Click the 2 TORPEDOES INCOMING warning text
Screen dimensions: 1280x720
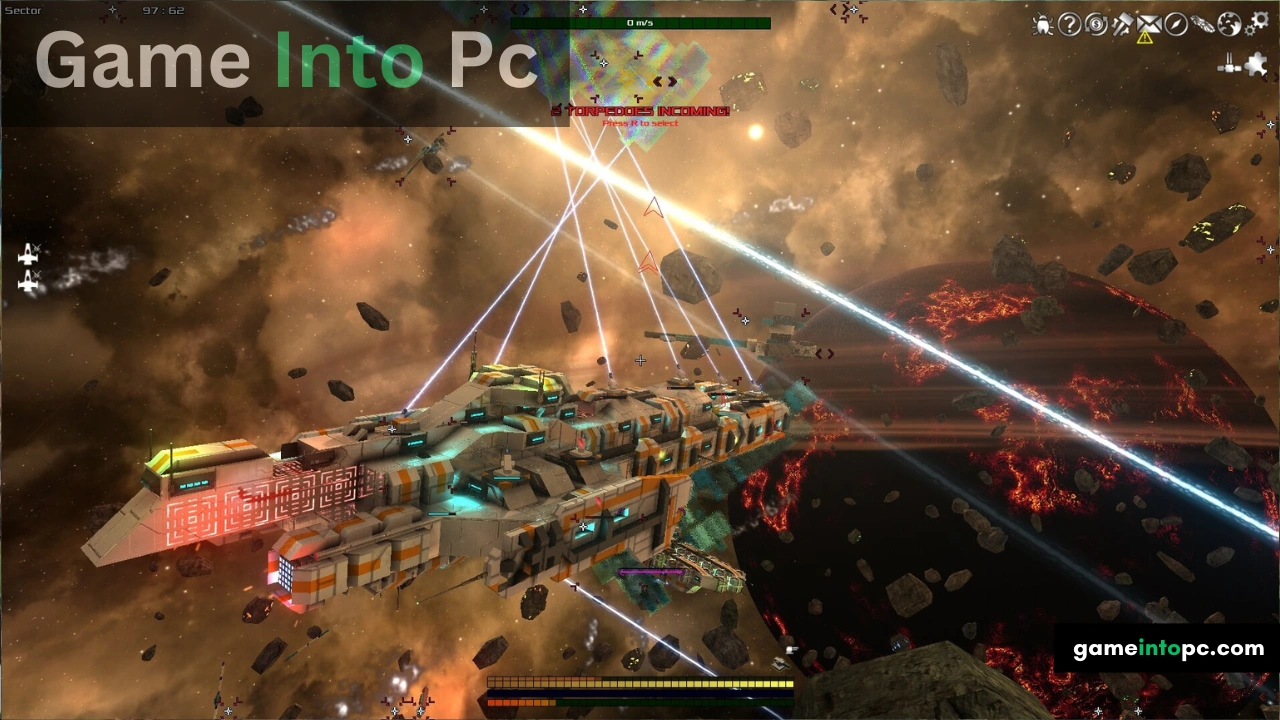point(640,110)
